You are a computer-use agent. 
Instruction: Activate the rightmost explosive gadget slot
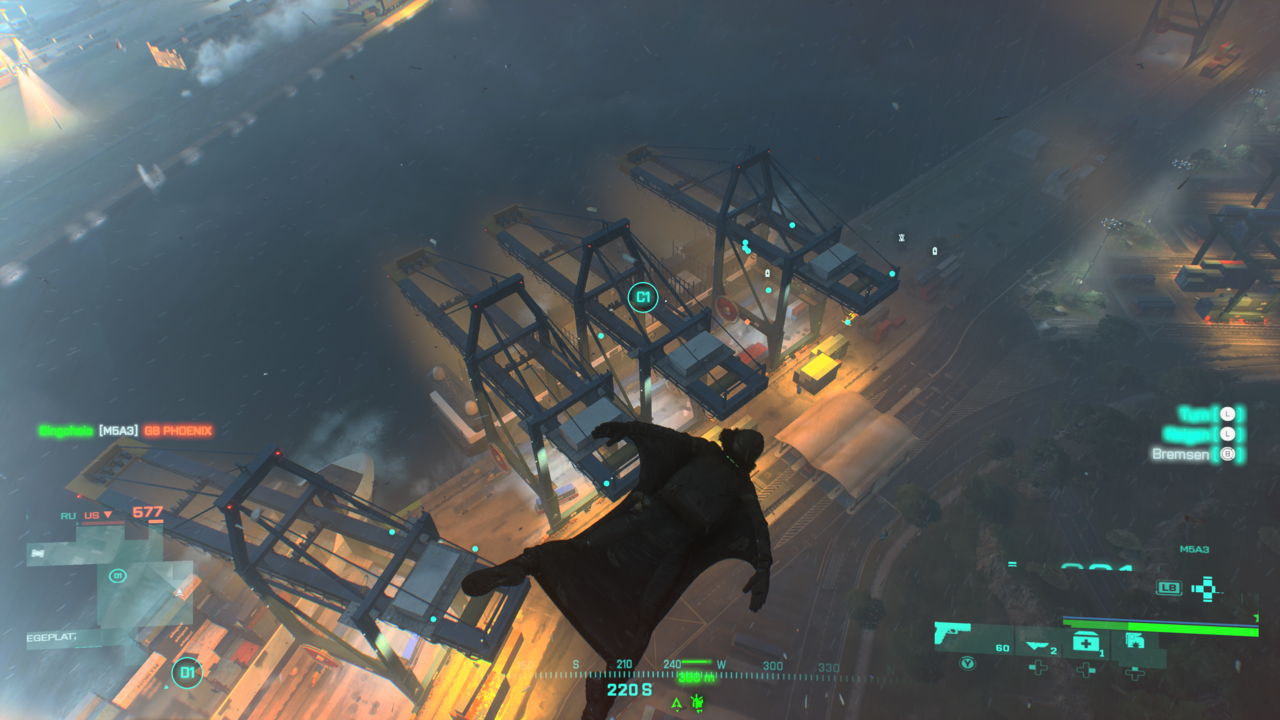coord(1135,641)
